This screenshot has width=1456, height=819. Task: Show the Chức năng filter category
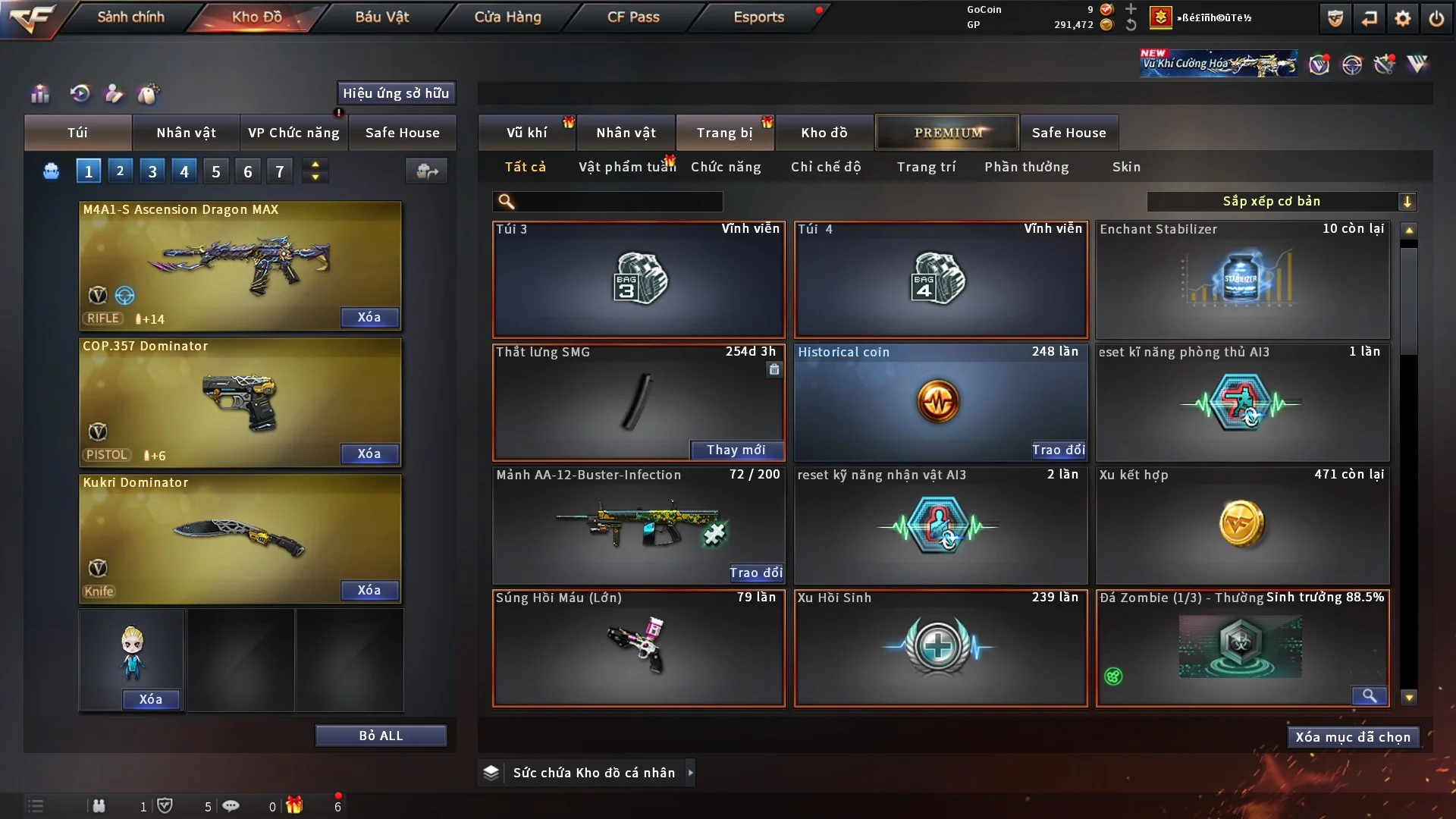coord(726,167)
